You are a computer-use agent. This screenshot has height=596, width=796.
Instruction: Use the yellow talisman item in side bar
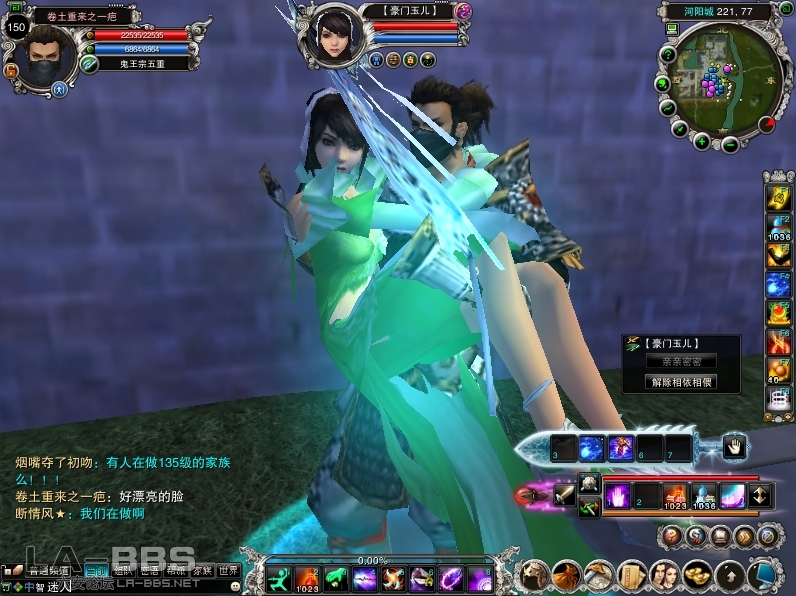tap(778, 198)
